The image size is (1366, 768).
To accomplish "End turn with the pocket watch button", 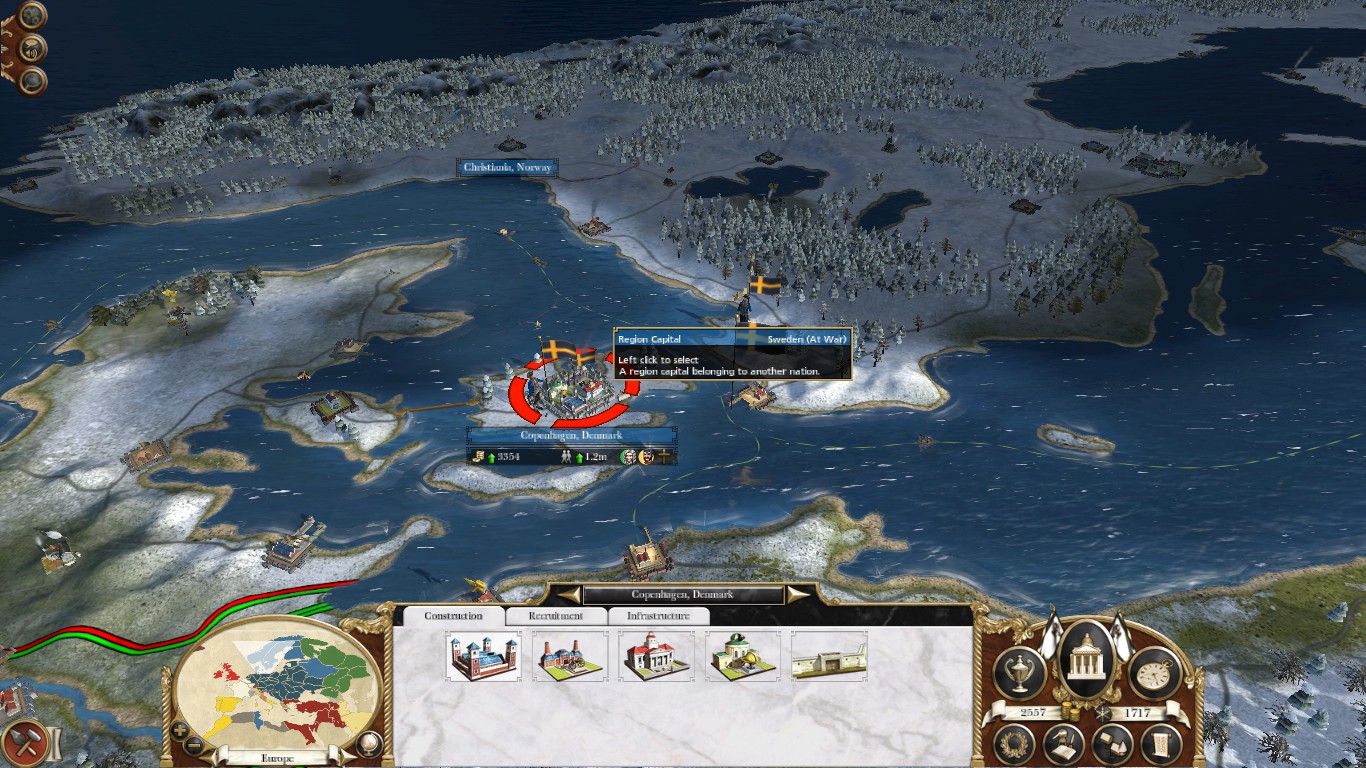I will 1155,673.
